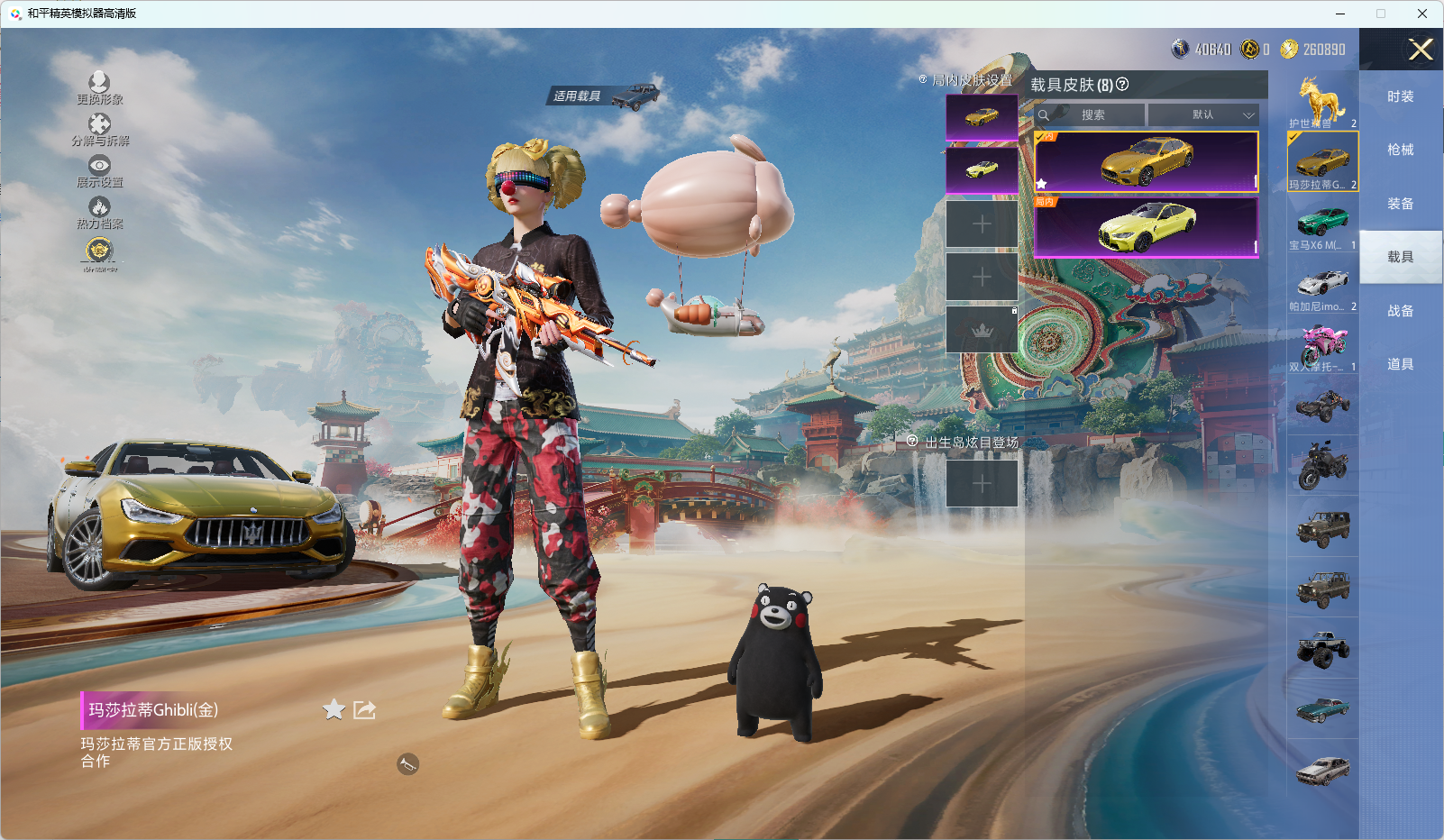Click the 搜索 skin search box
1444x840 pixels.
click(1091, 115)
